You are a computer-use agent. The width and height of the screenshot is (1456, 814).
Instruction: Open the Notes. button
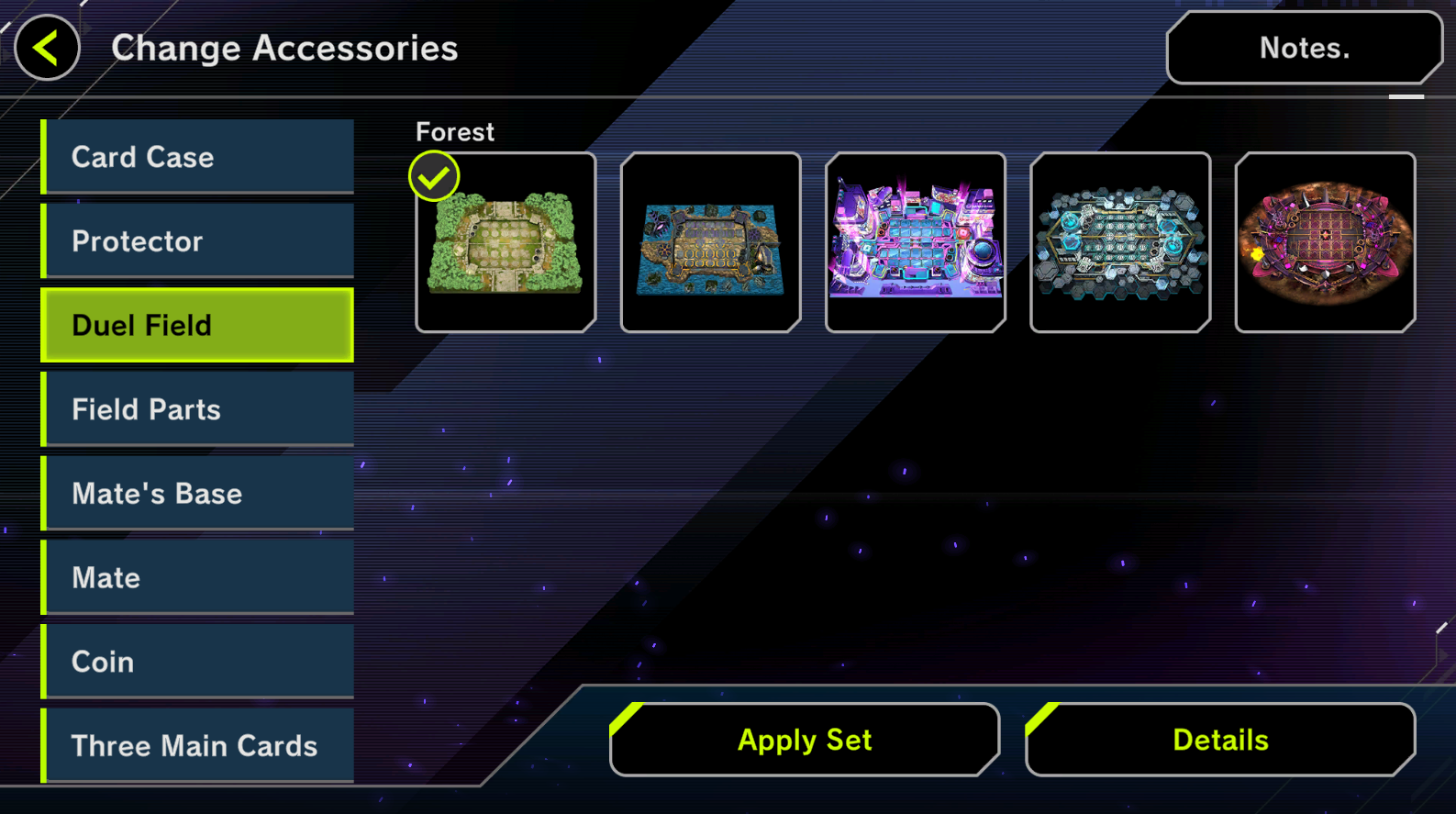(x=1303, y=48)
